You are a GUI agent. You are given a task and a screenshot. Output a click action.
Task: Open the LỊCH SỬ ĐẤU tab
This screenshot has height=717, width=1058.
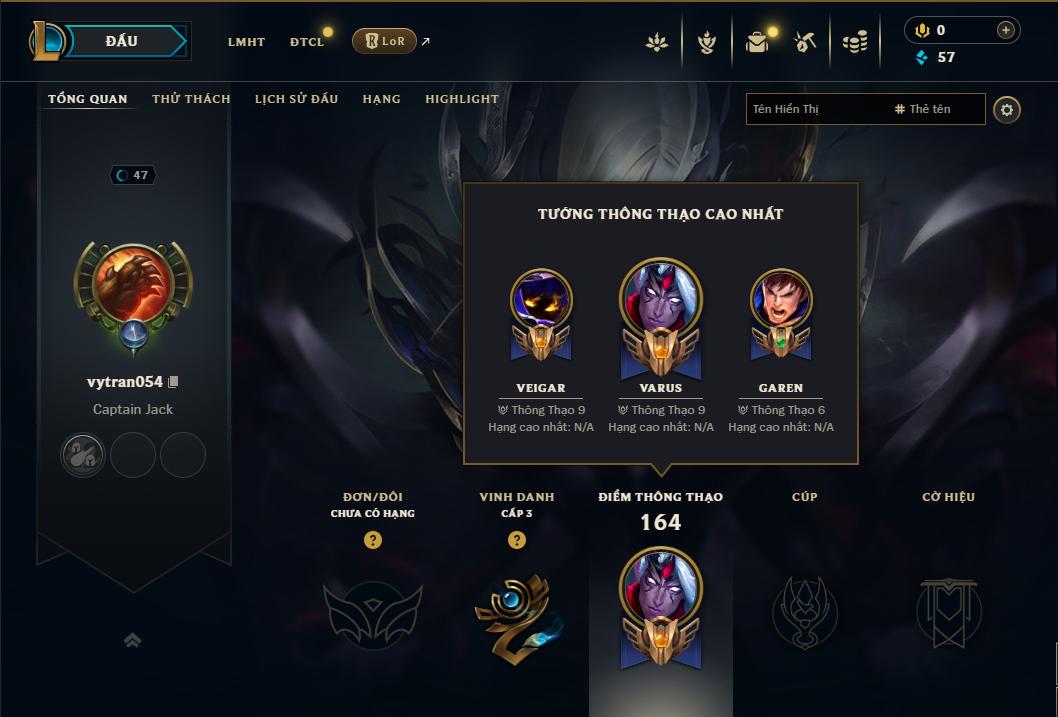coord(296,99)
